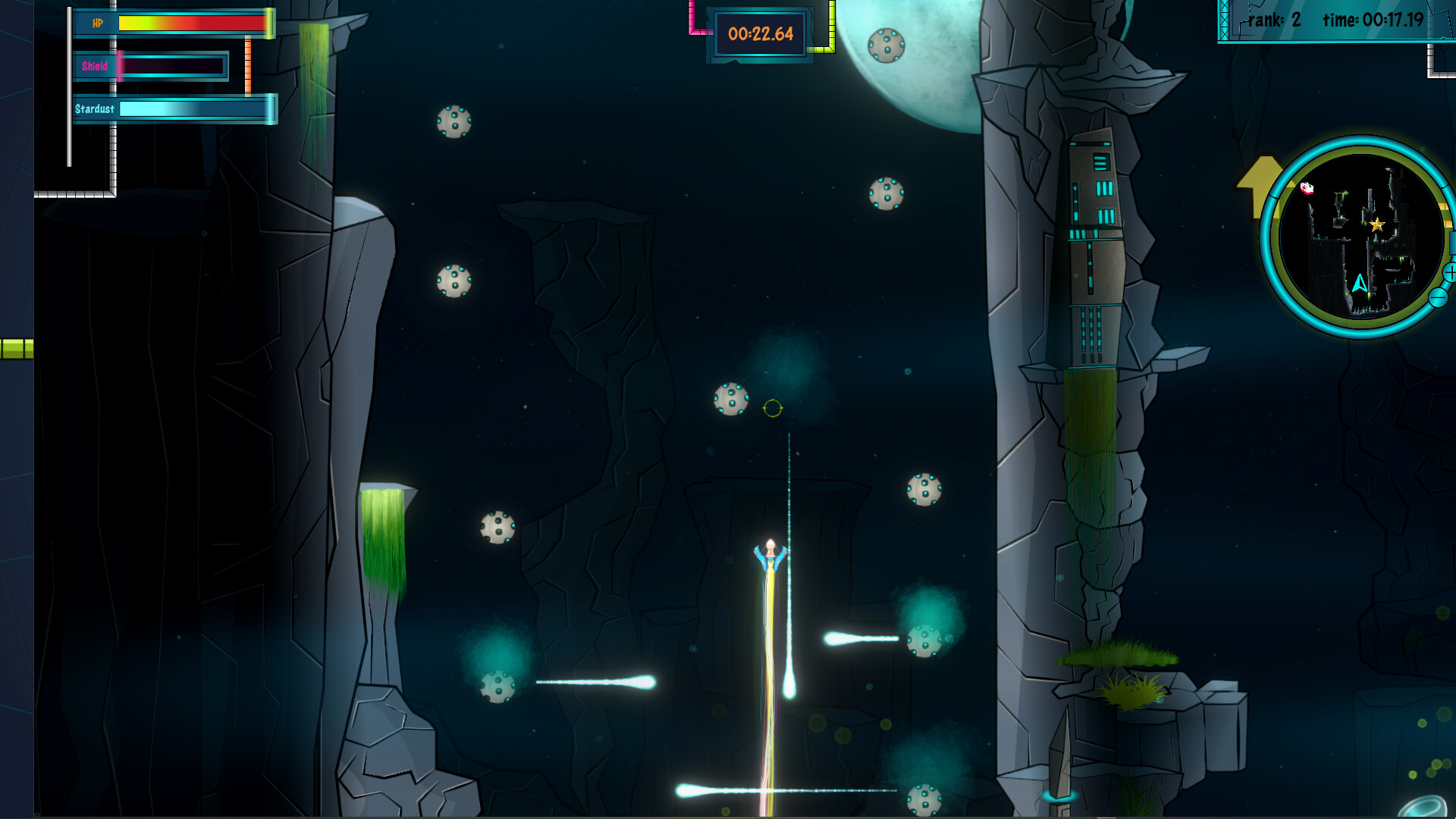Click the Shield bar label
Viewport: 1456px width, 819px height.
pyautogui.click(x=96, y=67)
